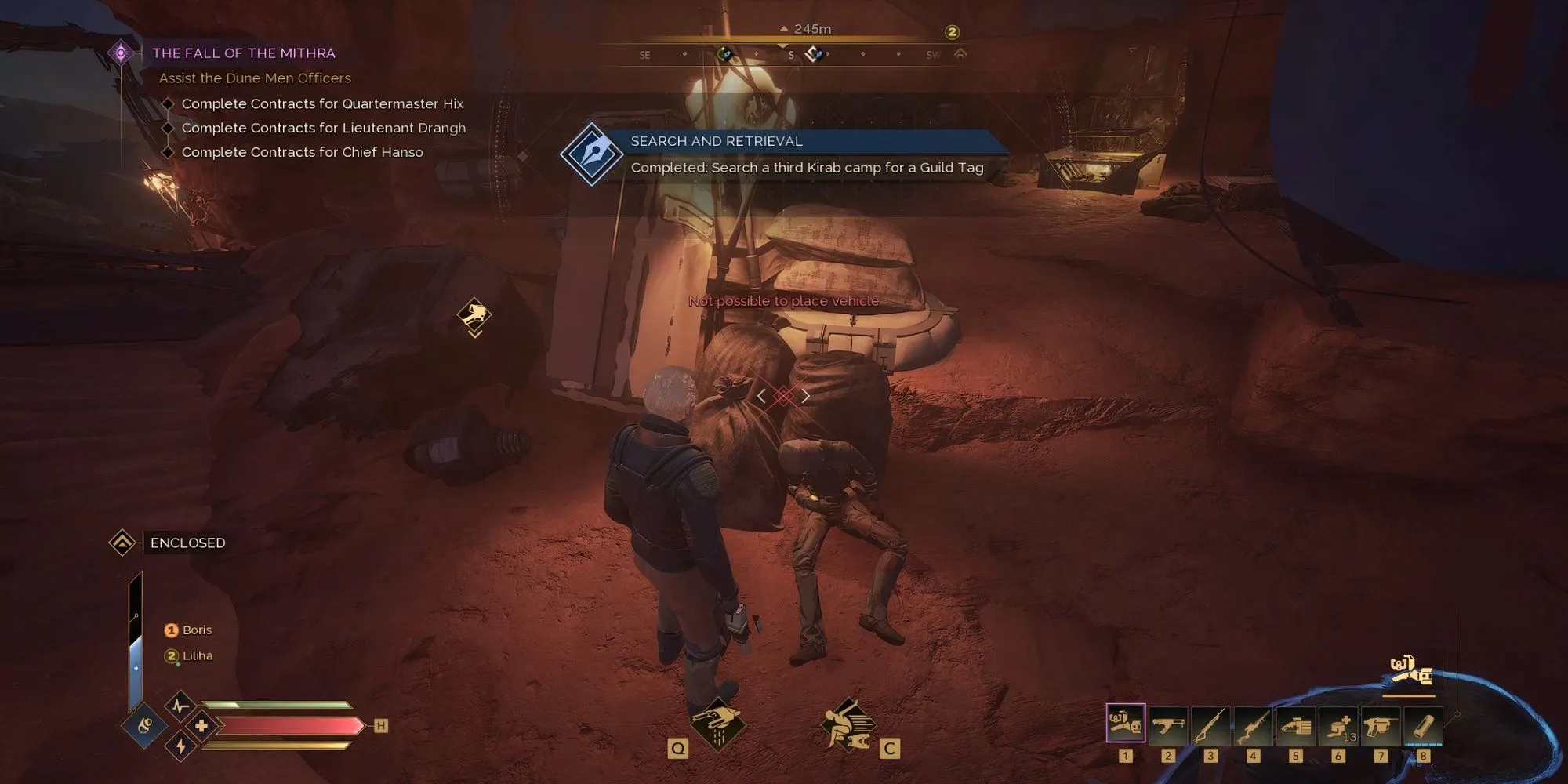This screenshot has width=1568, height=784.
Task: Select the cutteray tool in hotbar slot 5
Action: [x=1295, y=725]
